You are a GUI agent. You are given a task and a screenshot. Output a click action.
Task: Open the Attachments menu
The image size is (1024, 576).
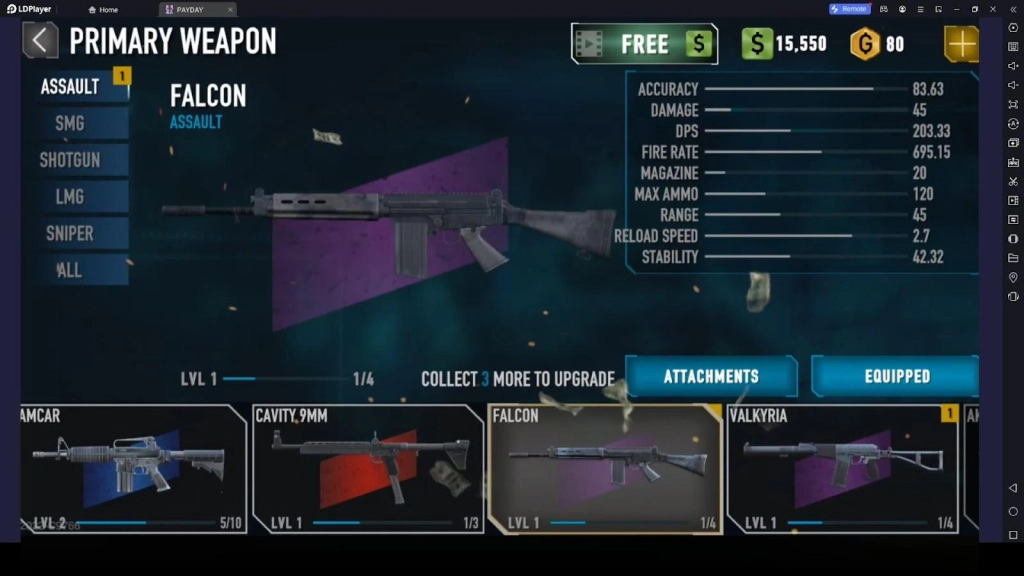point(711,377)
